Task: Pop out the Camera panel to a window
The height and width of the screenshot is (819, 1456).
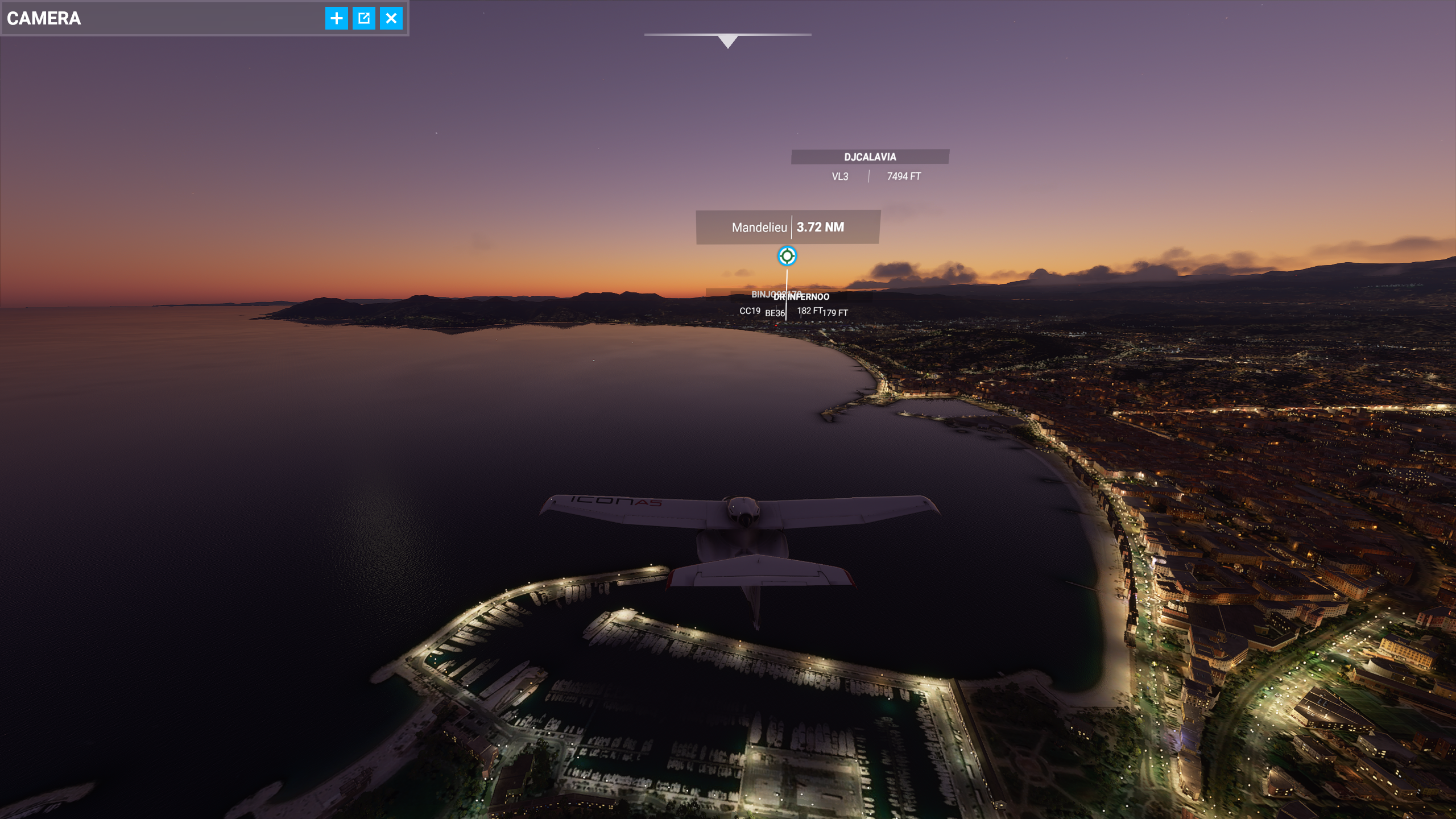Action: 364,18
